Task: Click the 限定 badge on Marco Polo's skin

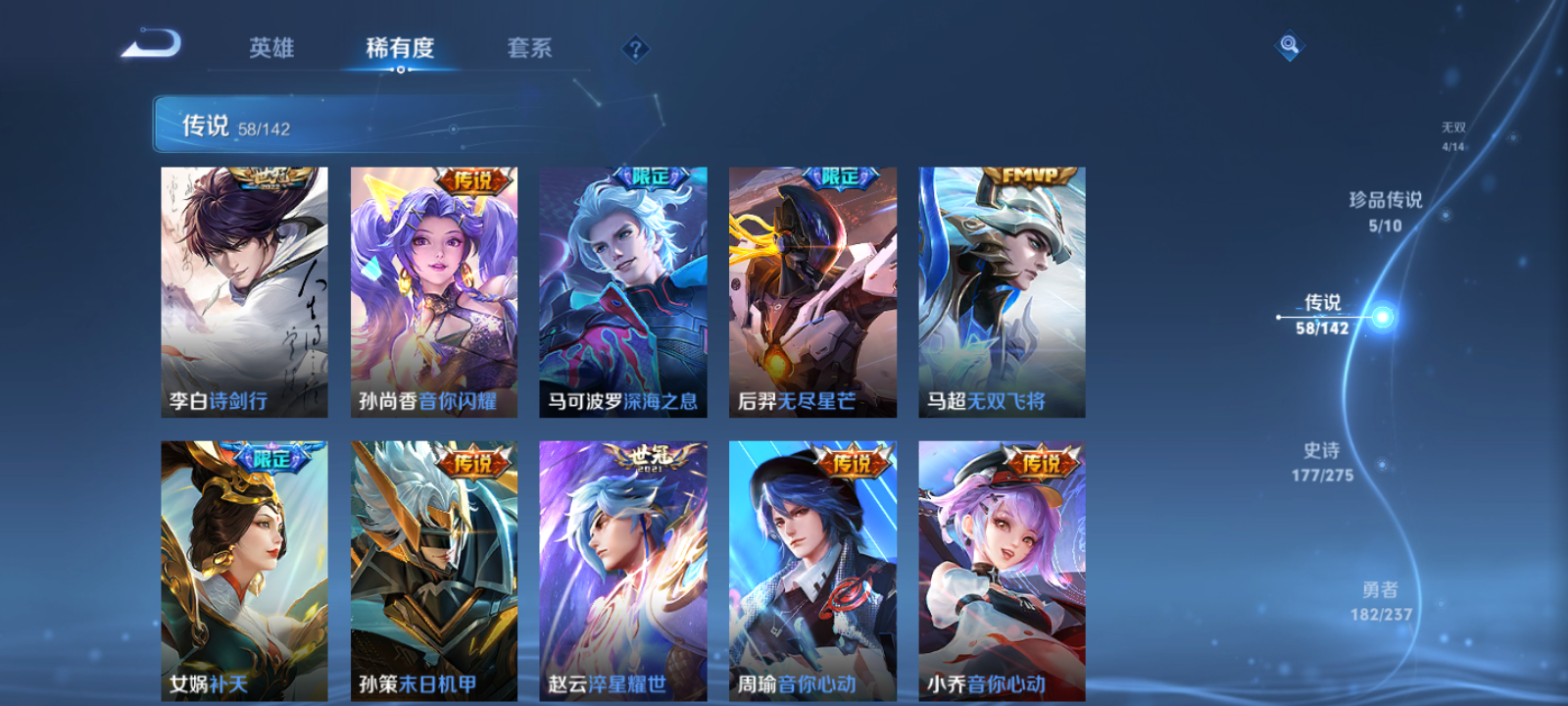Action: (653, 176)
